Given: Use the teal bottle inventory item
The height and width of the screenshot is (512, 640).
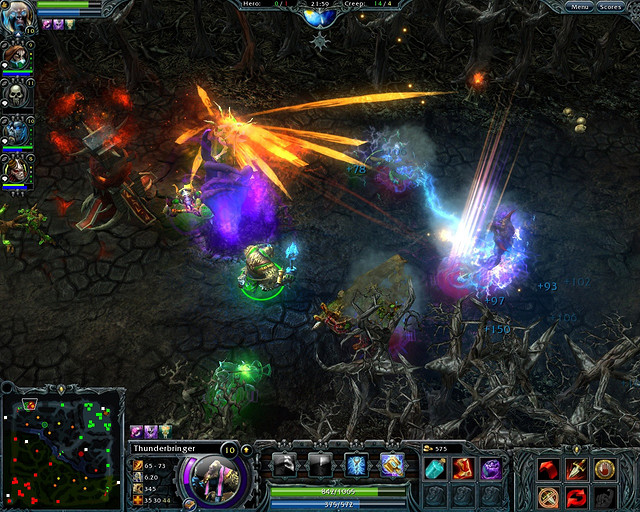Looking at the screenshot, I should [436, 468].
